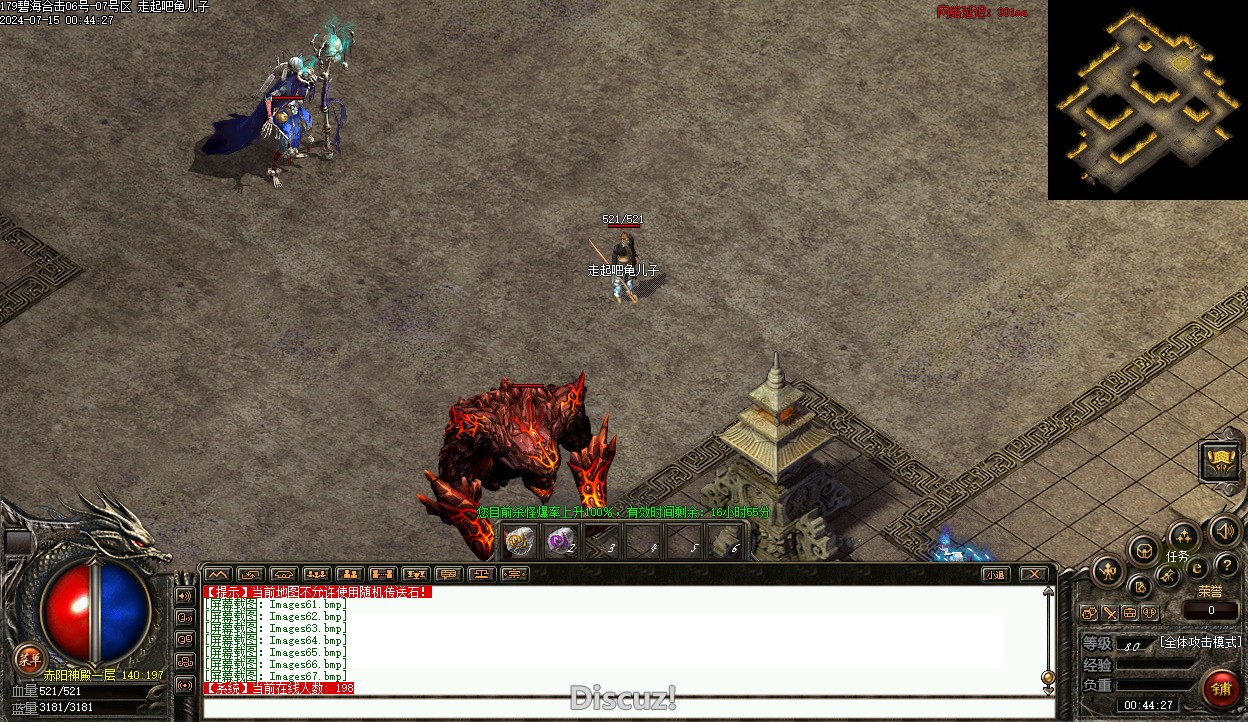Open the skills orb with sparkles
The height and width of the screenshot is (722, 1248).
(x=1184, y=537)
